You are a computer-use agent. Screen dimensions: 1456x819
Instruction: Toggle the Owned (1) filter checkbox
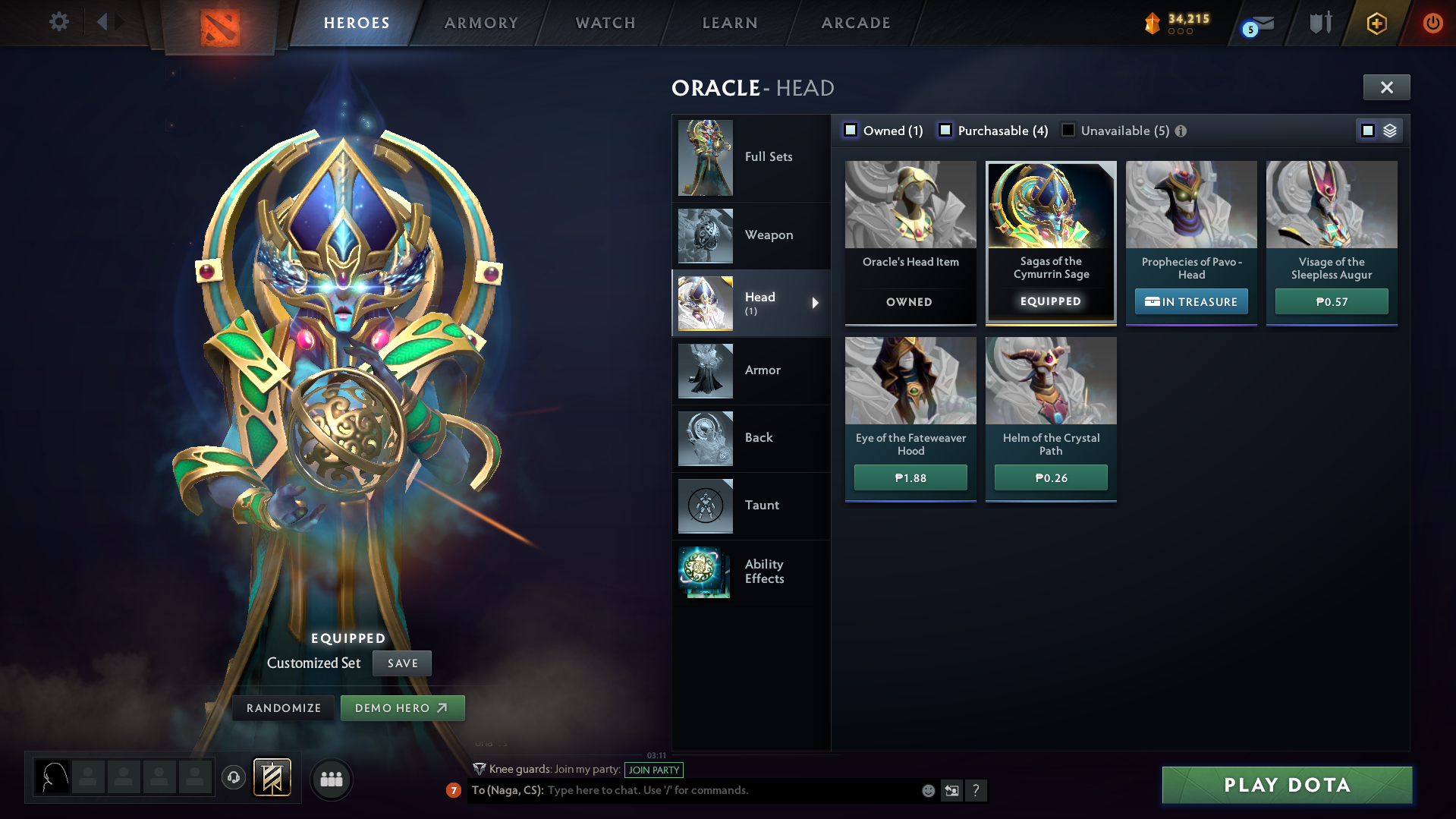coord(851,131)
